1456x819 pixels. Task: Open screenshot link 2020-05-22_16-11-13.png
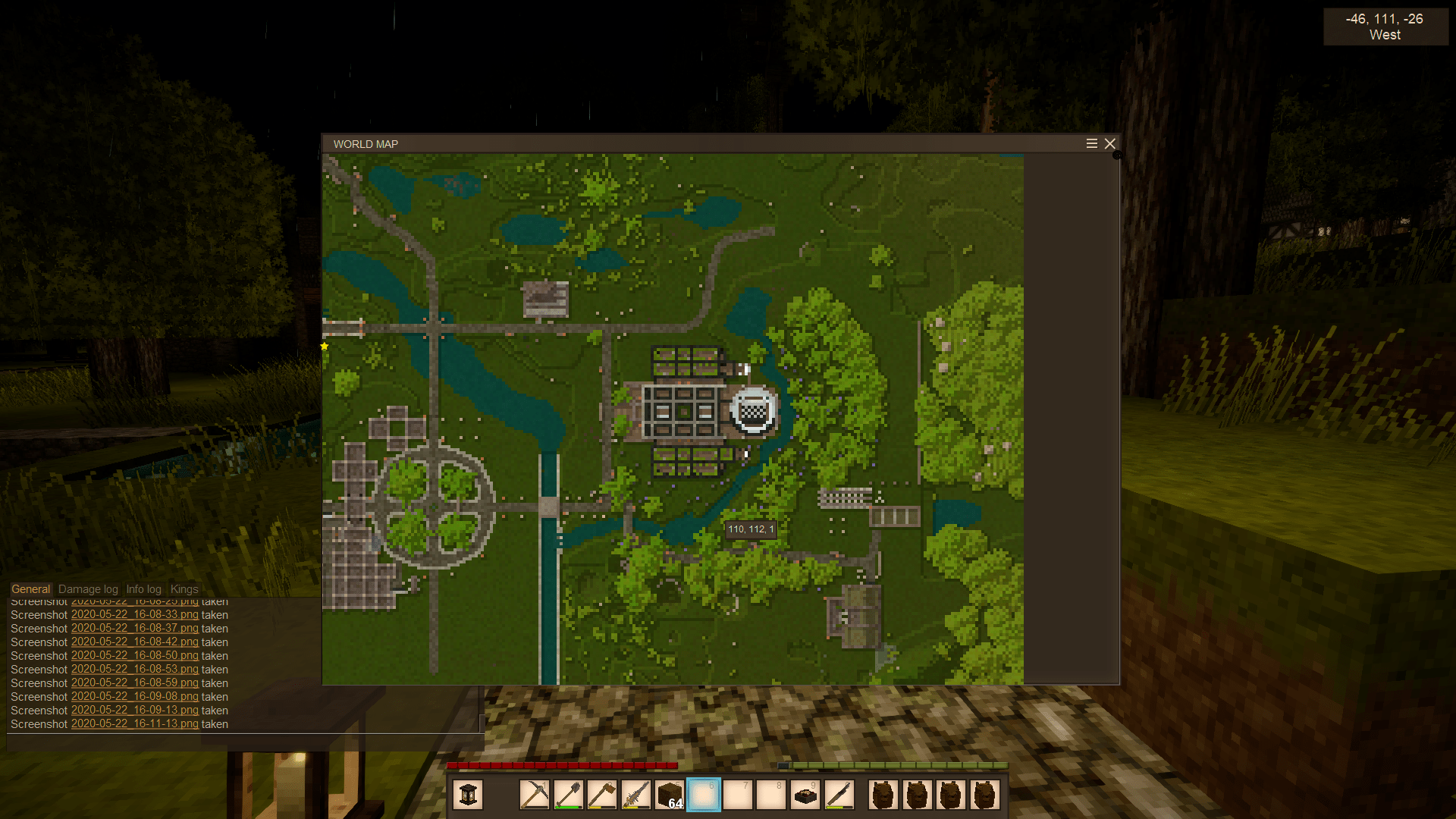tap(134, 724)
